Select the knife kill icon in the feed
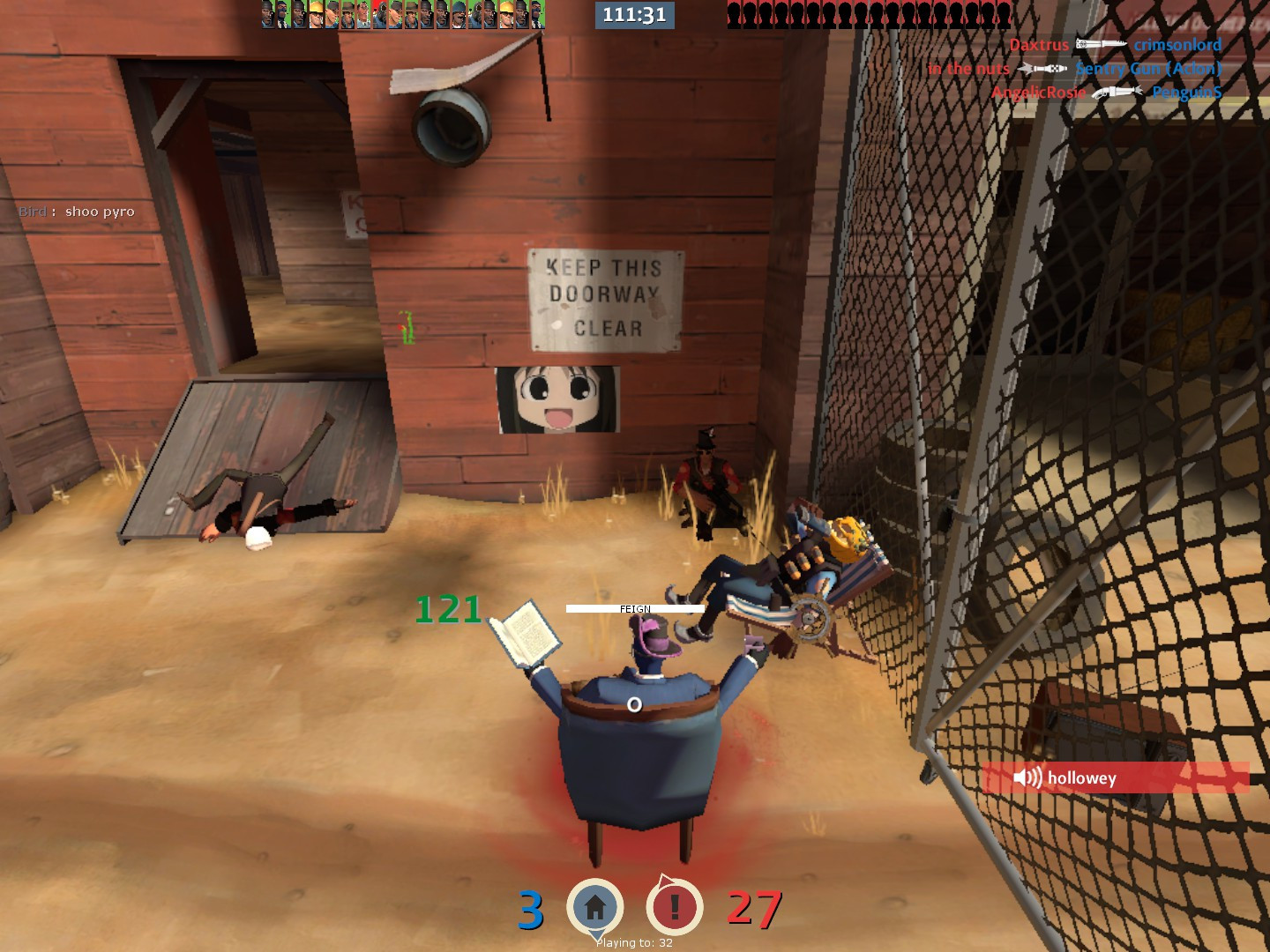 [1101, 44]
